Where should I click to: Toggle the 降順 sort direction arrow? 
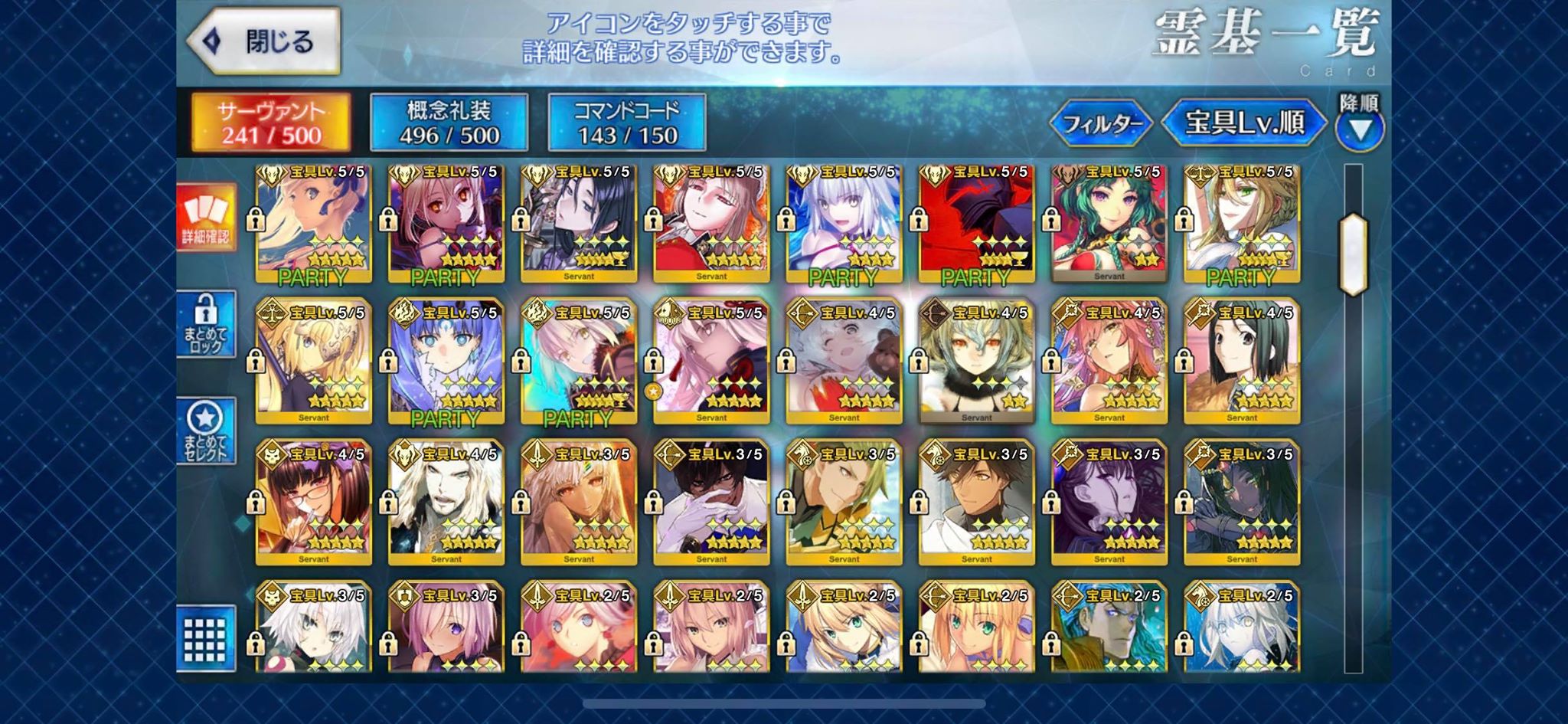tap(1360, 127)
